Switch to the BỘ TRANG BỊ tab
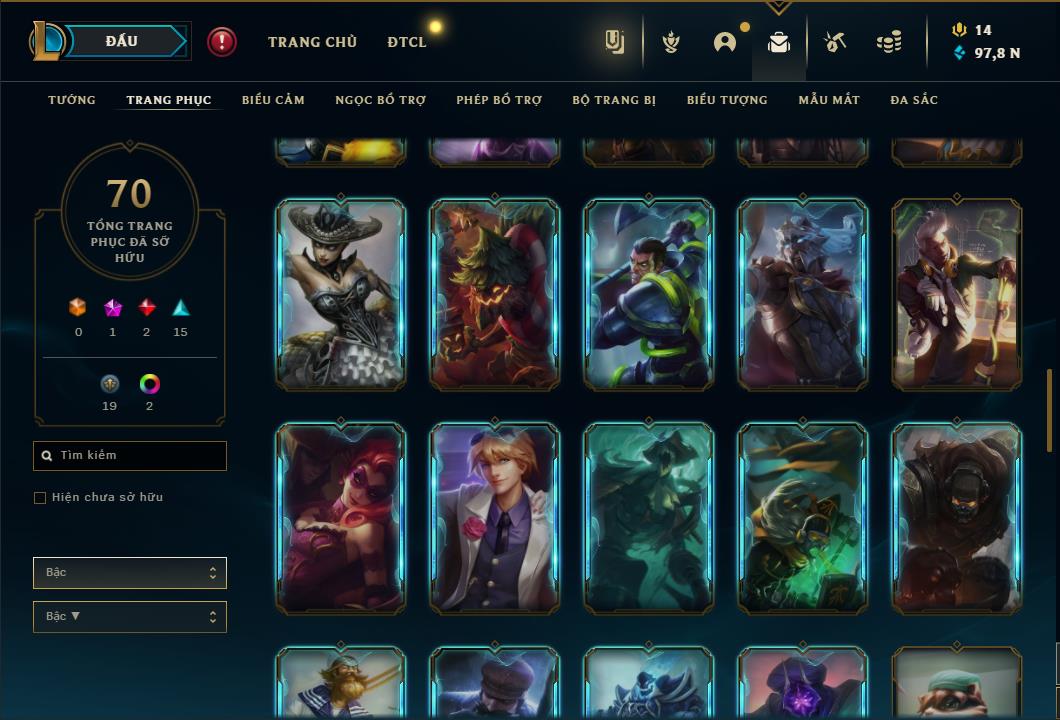 pyautogui.click(x=614, y=100)
